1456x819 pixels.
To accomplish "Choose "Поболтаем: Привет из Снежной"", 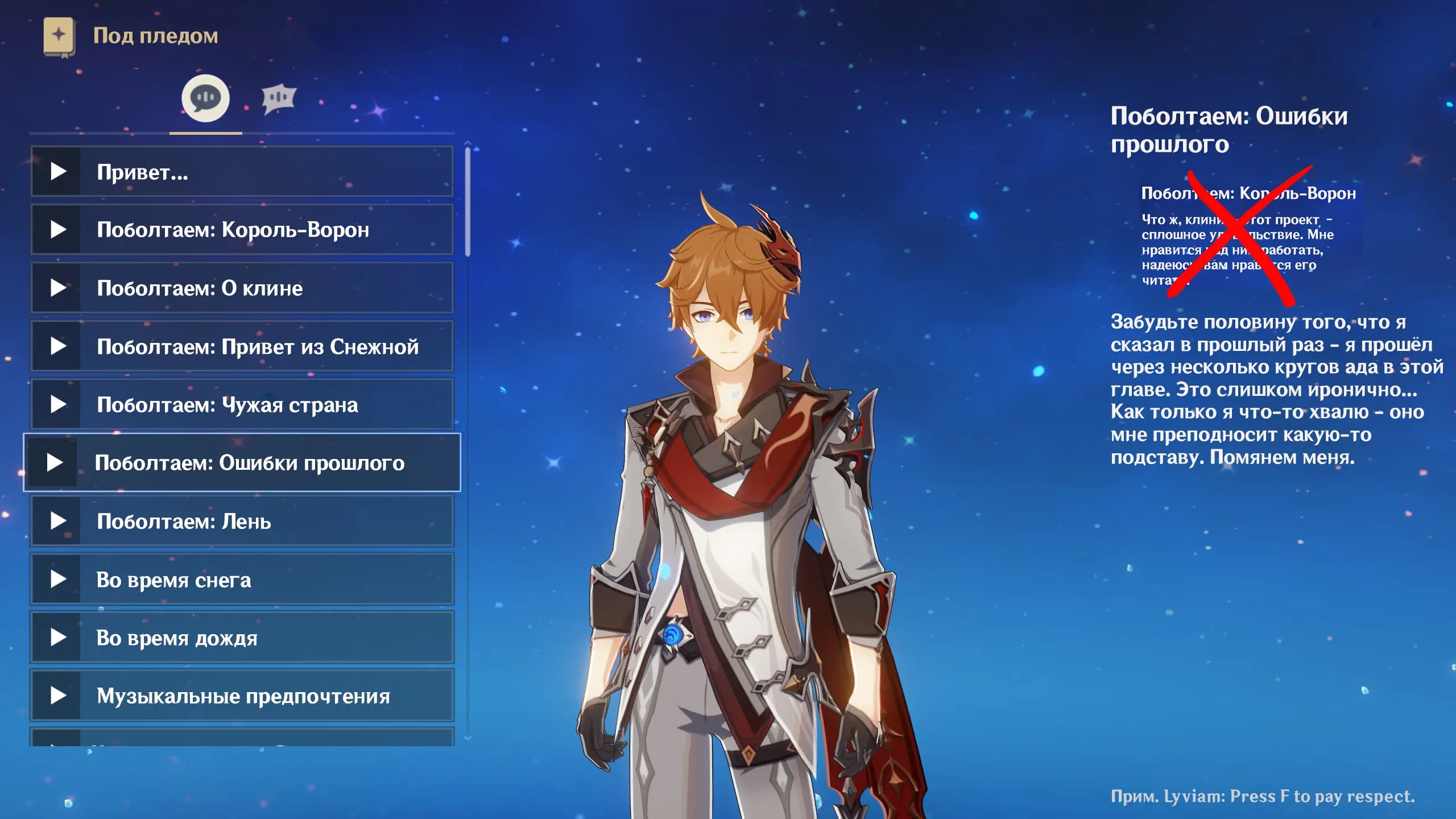I will (242, 346).
